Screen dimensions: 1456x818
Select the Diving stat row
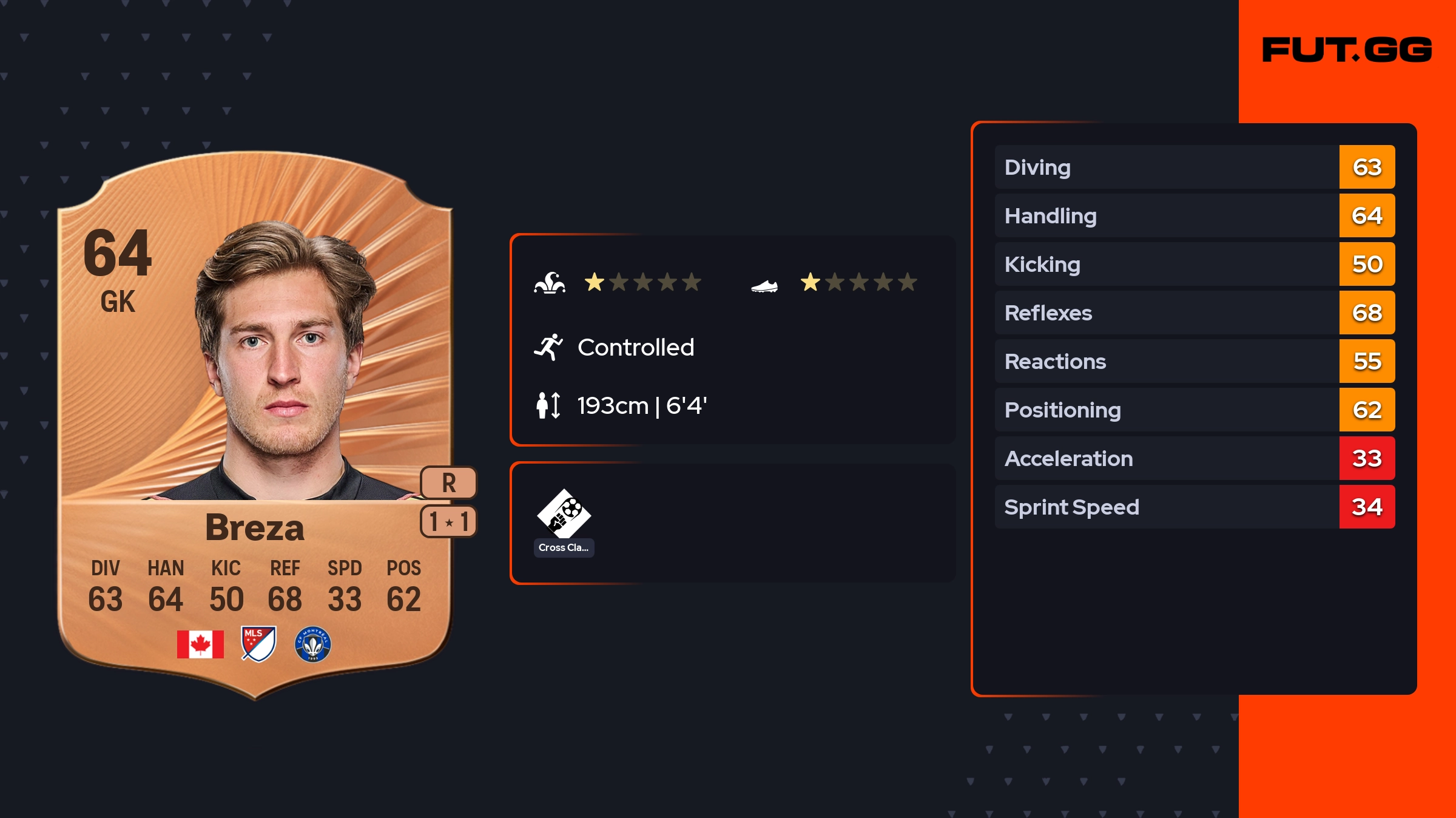tap(1194, 167)
